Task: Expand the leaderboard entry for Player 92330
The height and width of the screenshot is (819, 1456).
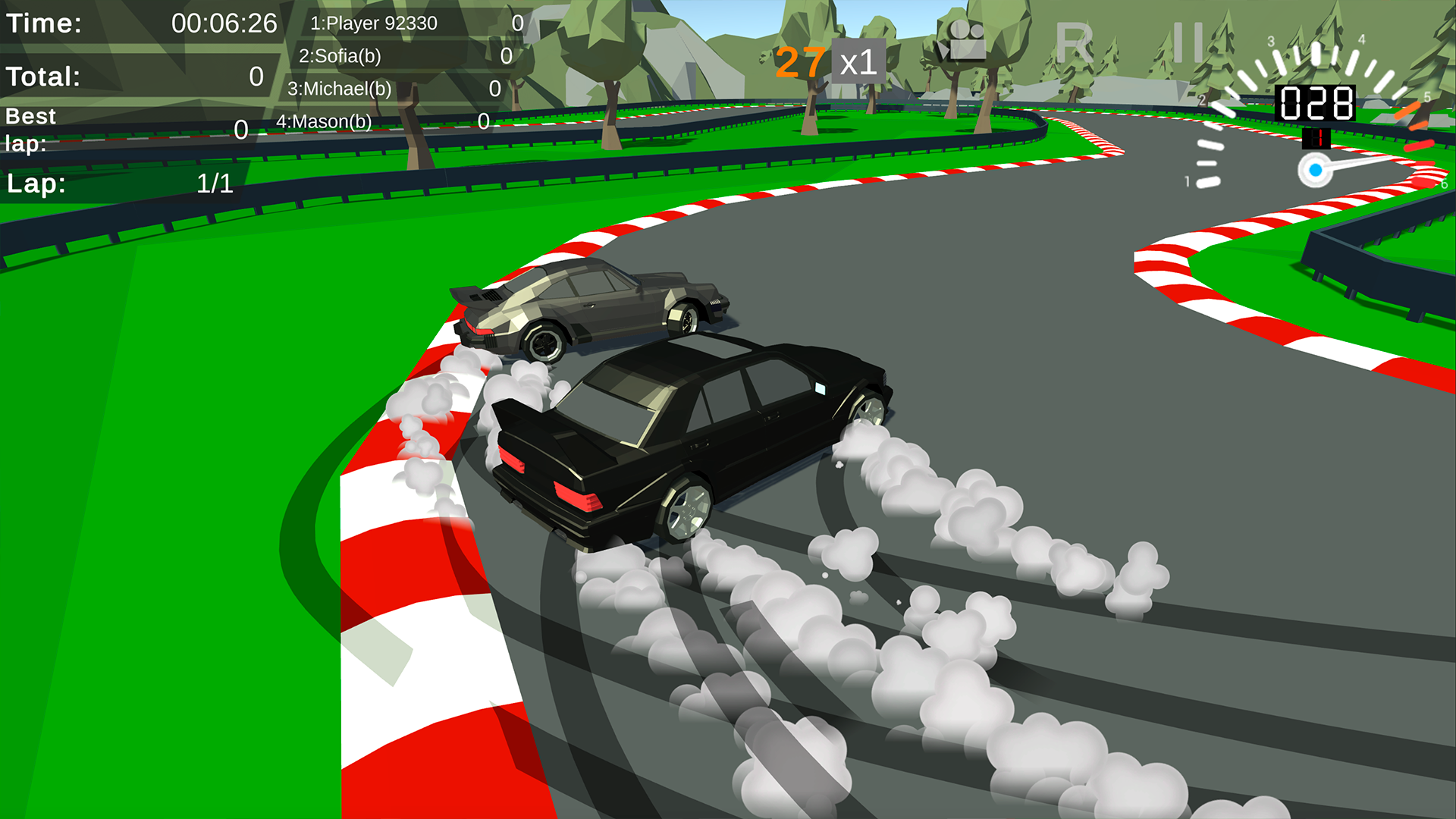Action: (373, 23)
